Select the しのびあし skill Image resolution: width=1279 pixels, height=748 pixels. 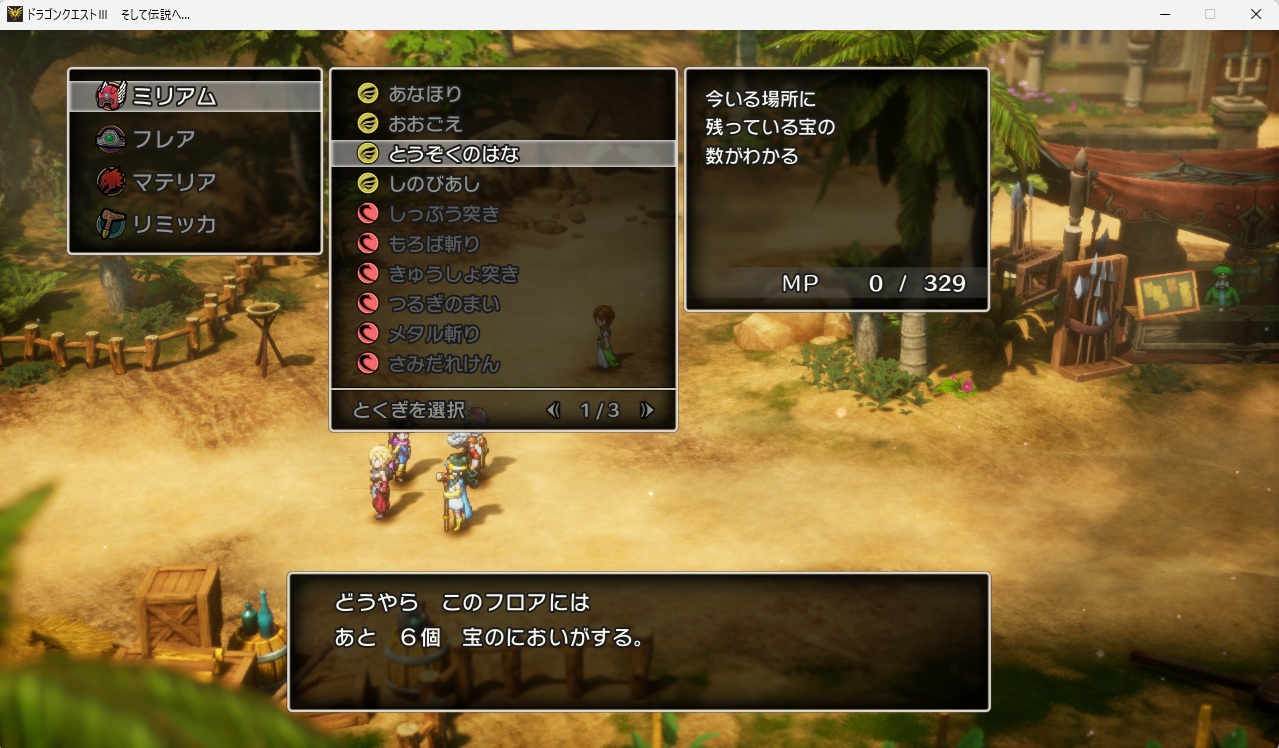click(x=434, y=184)
